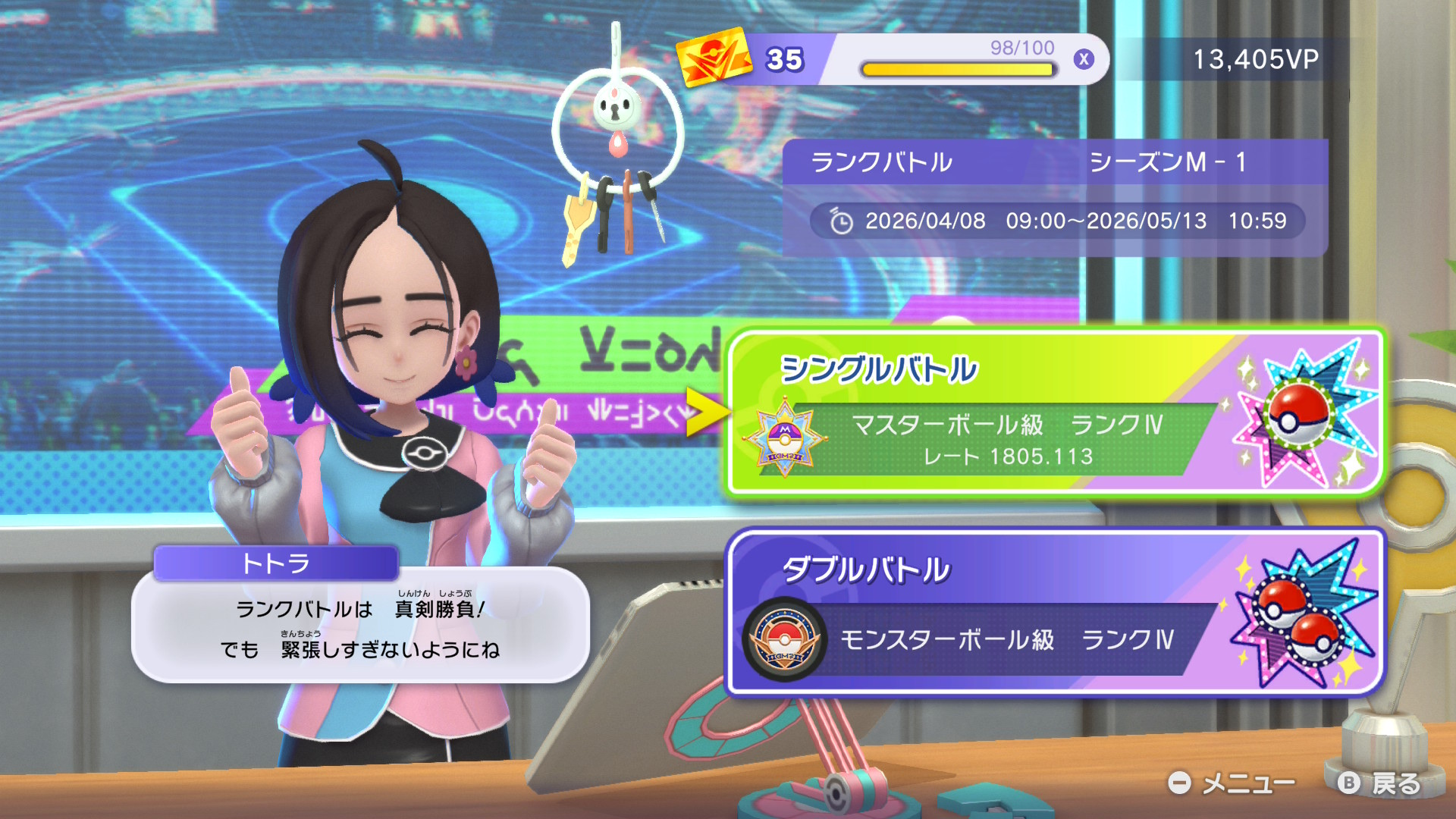Select the シングルバトル (Single Battle) option
This screenshot has width=1456, height=819.
1056,414
